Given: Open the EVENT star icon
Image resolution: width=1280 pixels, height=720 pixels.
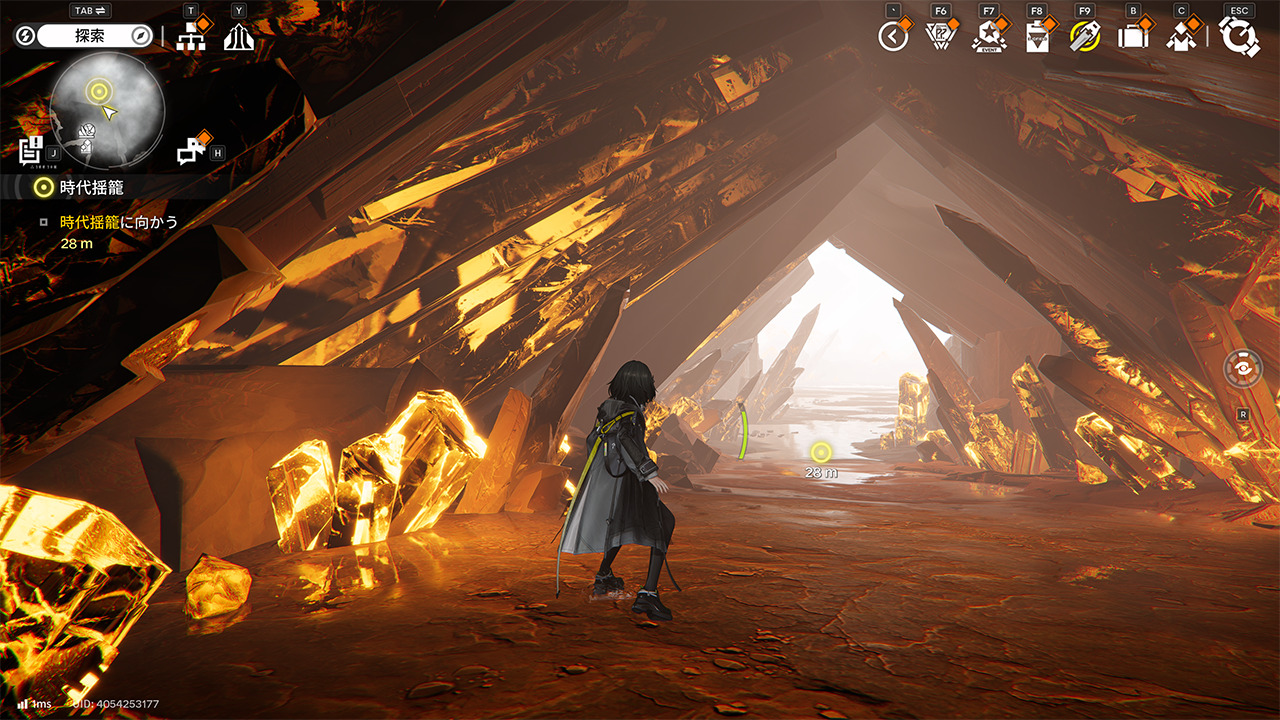Looking at the screenshot, I should coord(988,37).
